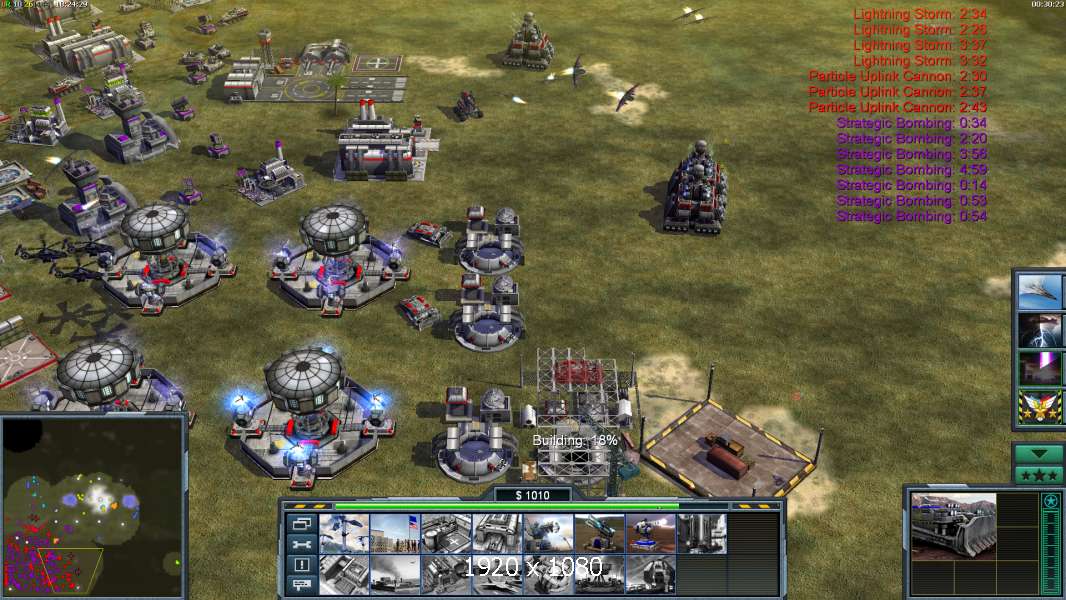Select the bulldozer unit portrait
The width and height of the screenshot is (1066, 600).
pos(953,526)
